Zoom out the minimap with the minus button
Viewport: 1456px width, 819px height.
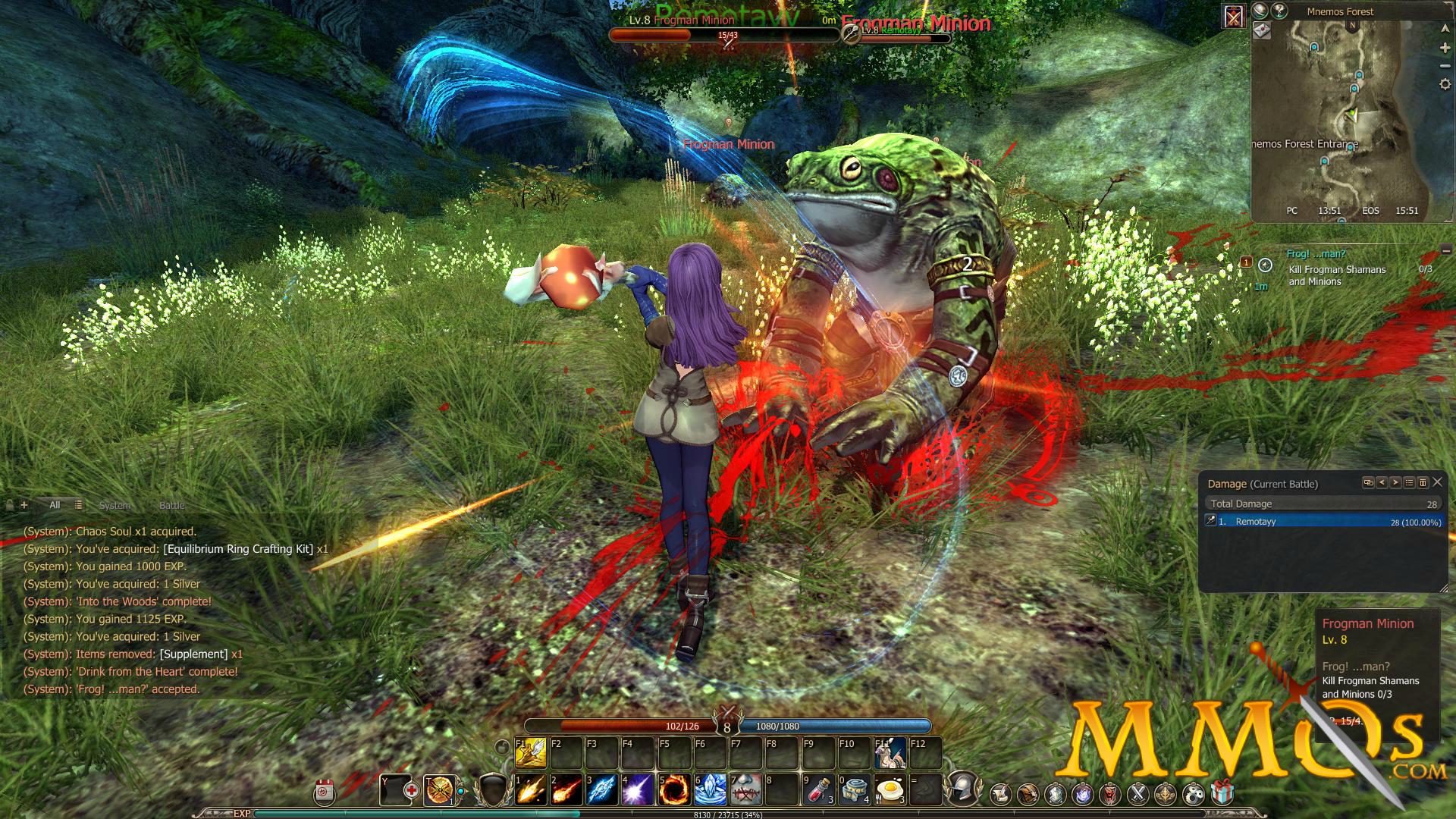pos(1445,66)
